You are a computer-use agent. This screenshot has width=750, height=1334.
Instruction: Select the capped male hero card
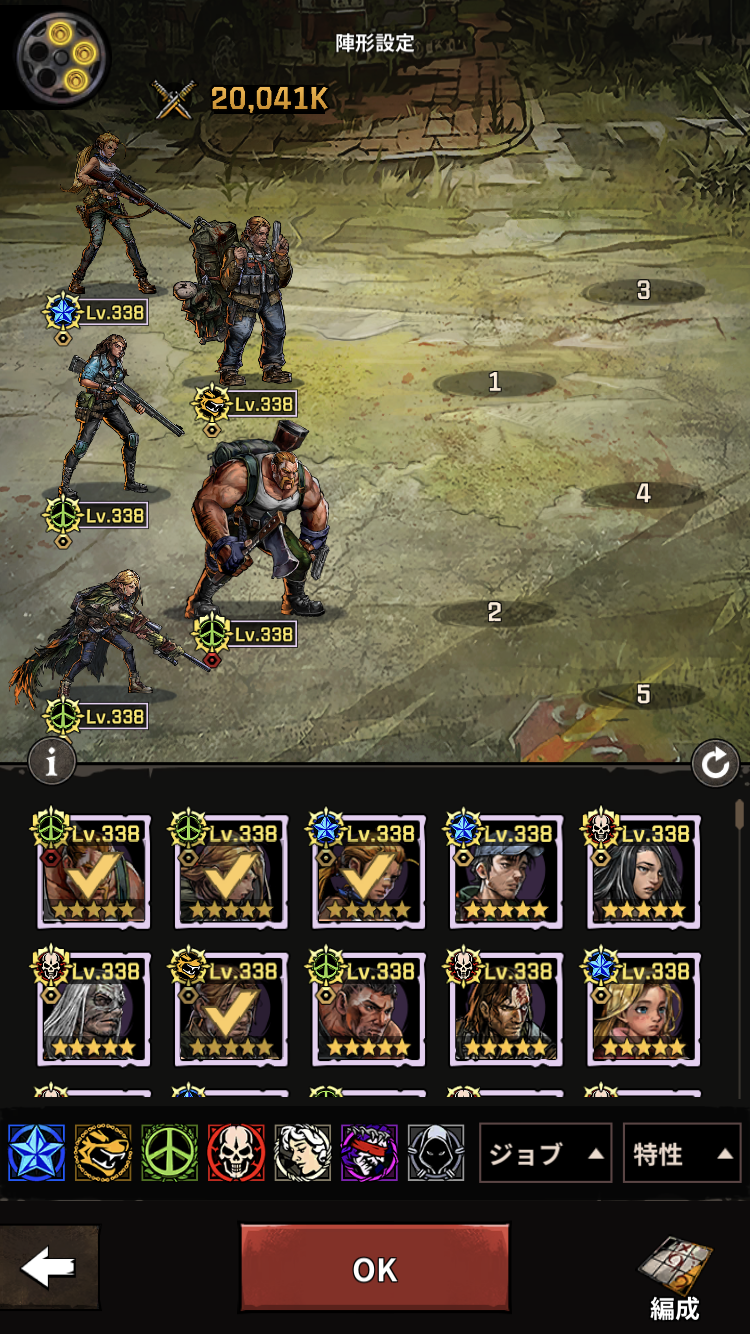(506, 871)
